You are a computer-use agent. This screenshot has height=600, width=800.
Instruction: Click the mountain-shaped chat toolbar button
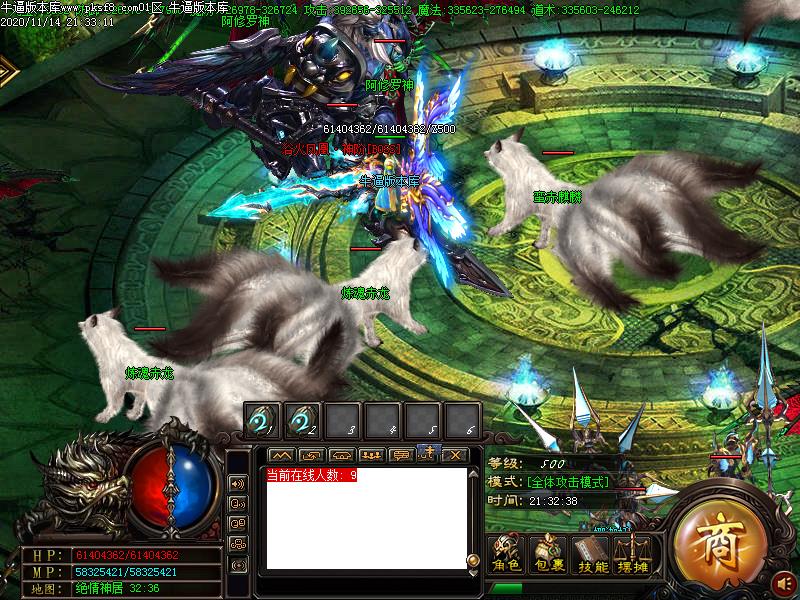282,455
